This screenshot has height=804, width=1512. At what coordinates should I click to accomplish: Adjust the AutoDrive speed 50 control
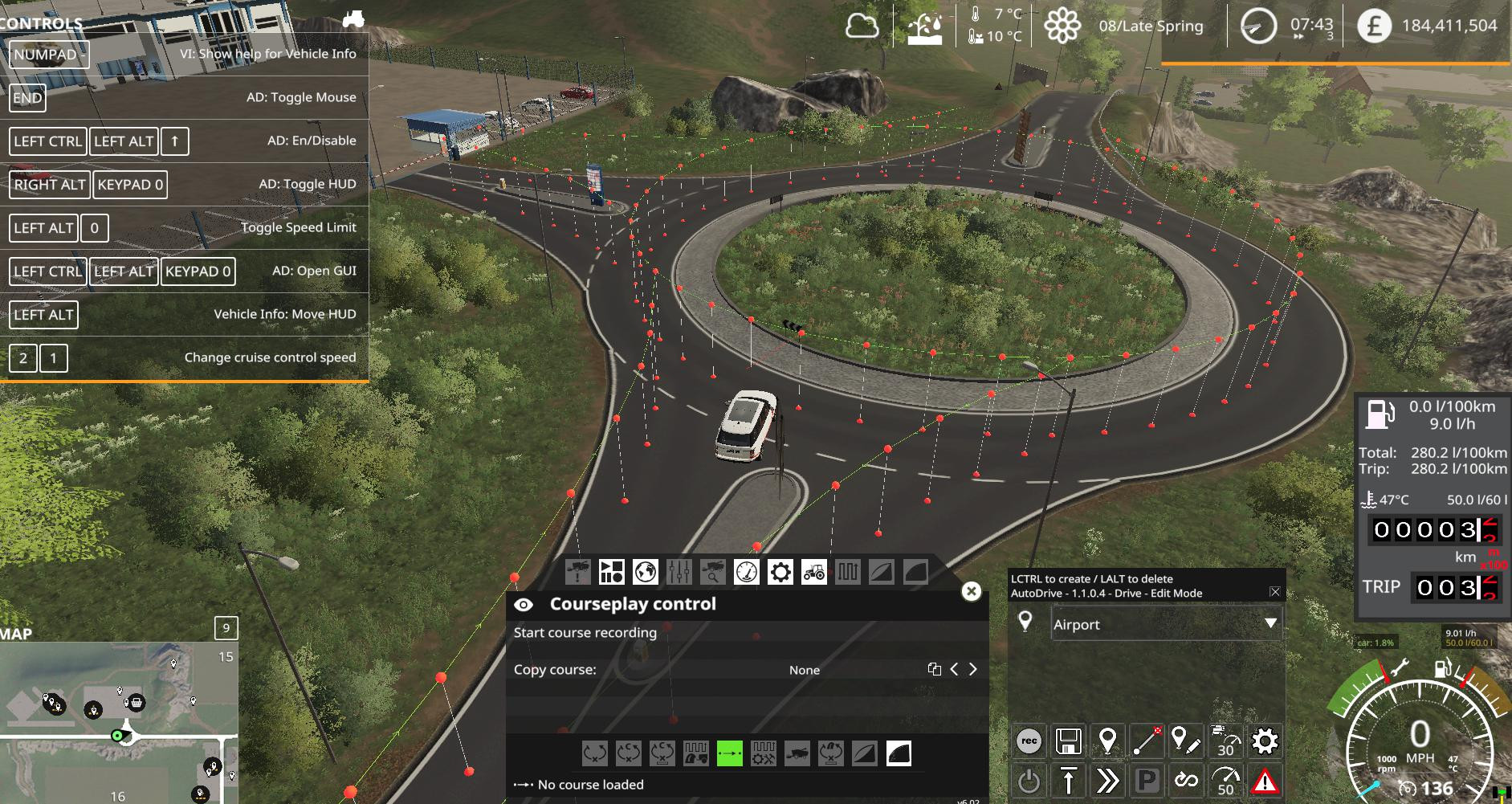1226,778
